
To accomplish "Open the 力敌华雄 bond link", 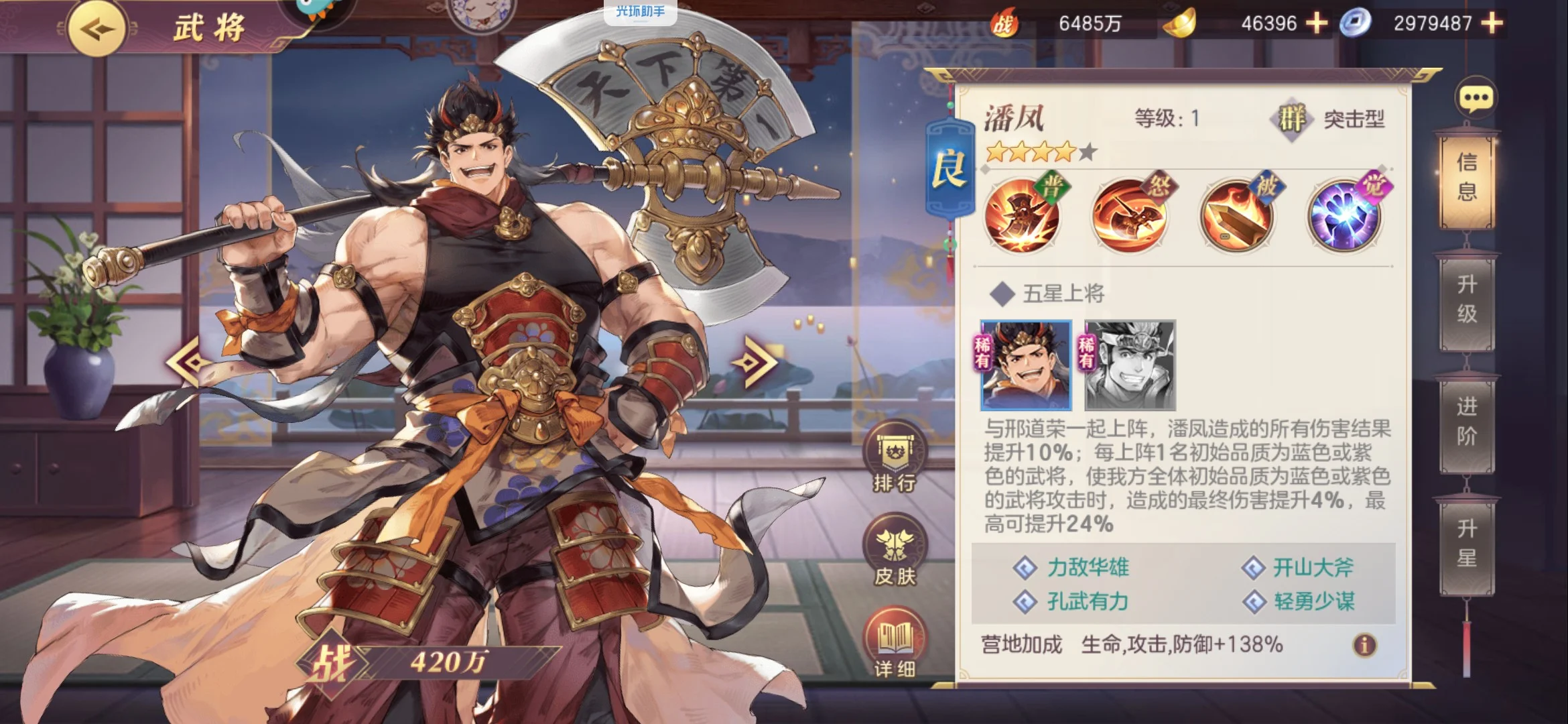I will [x=1088, y=568].
